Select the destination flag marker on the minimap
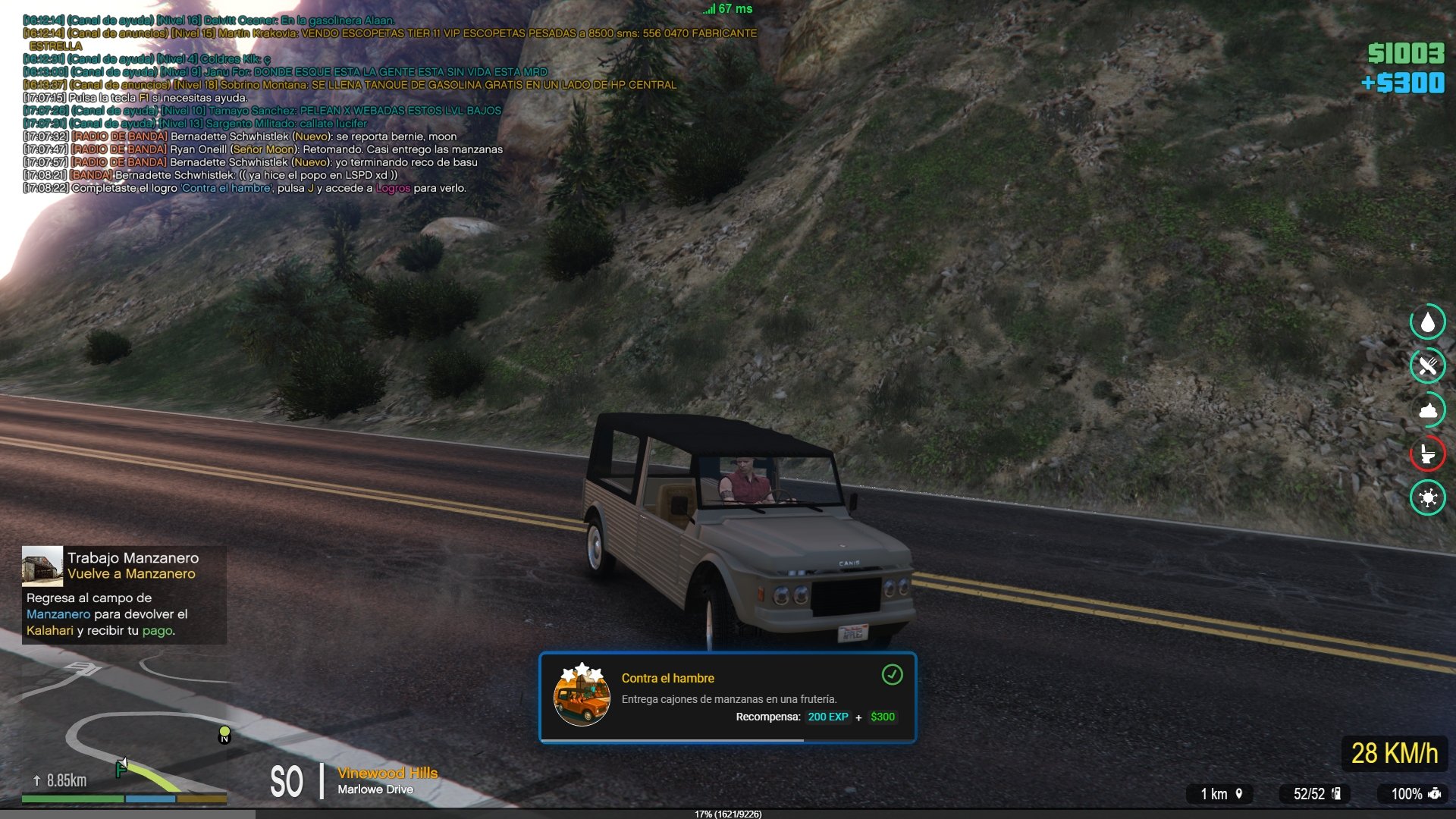The height and width of the screenshot is (819, 1456). [x=121, y=767]
